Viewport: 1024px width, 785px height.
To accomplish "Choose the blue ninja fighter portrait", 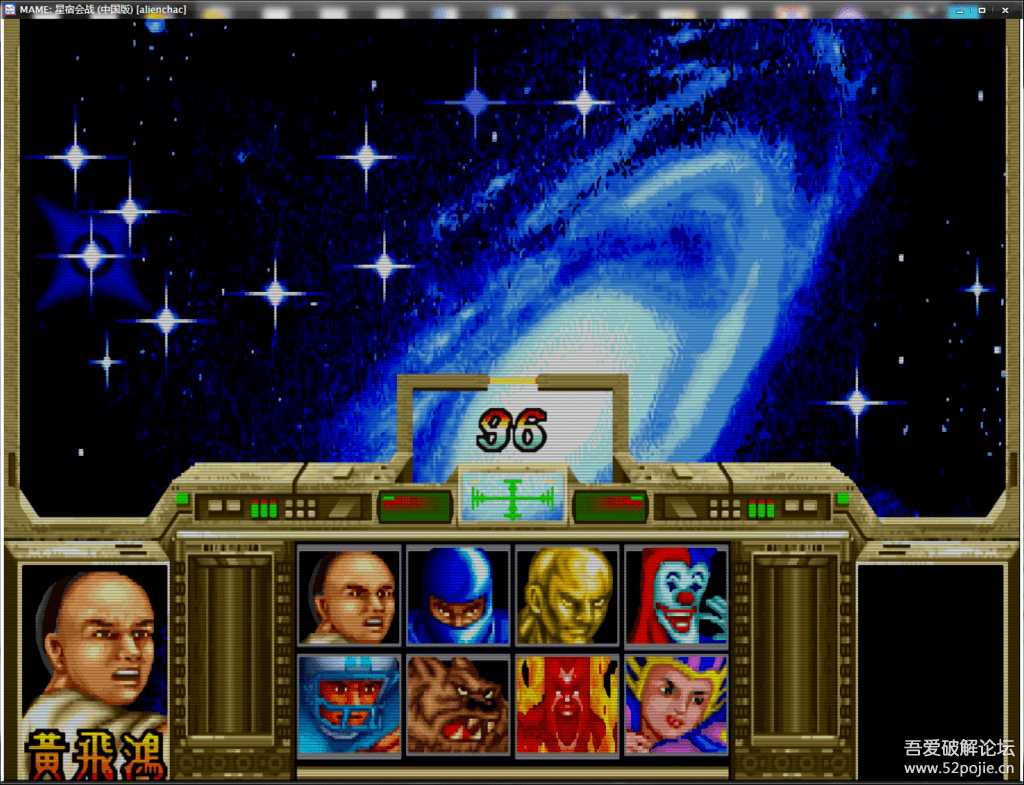I will 458,596.
